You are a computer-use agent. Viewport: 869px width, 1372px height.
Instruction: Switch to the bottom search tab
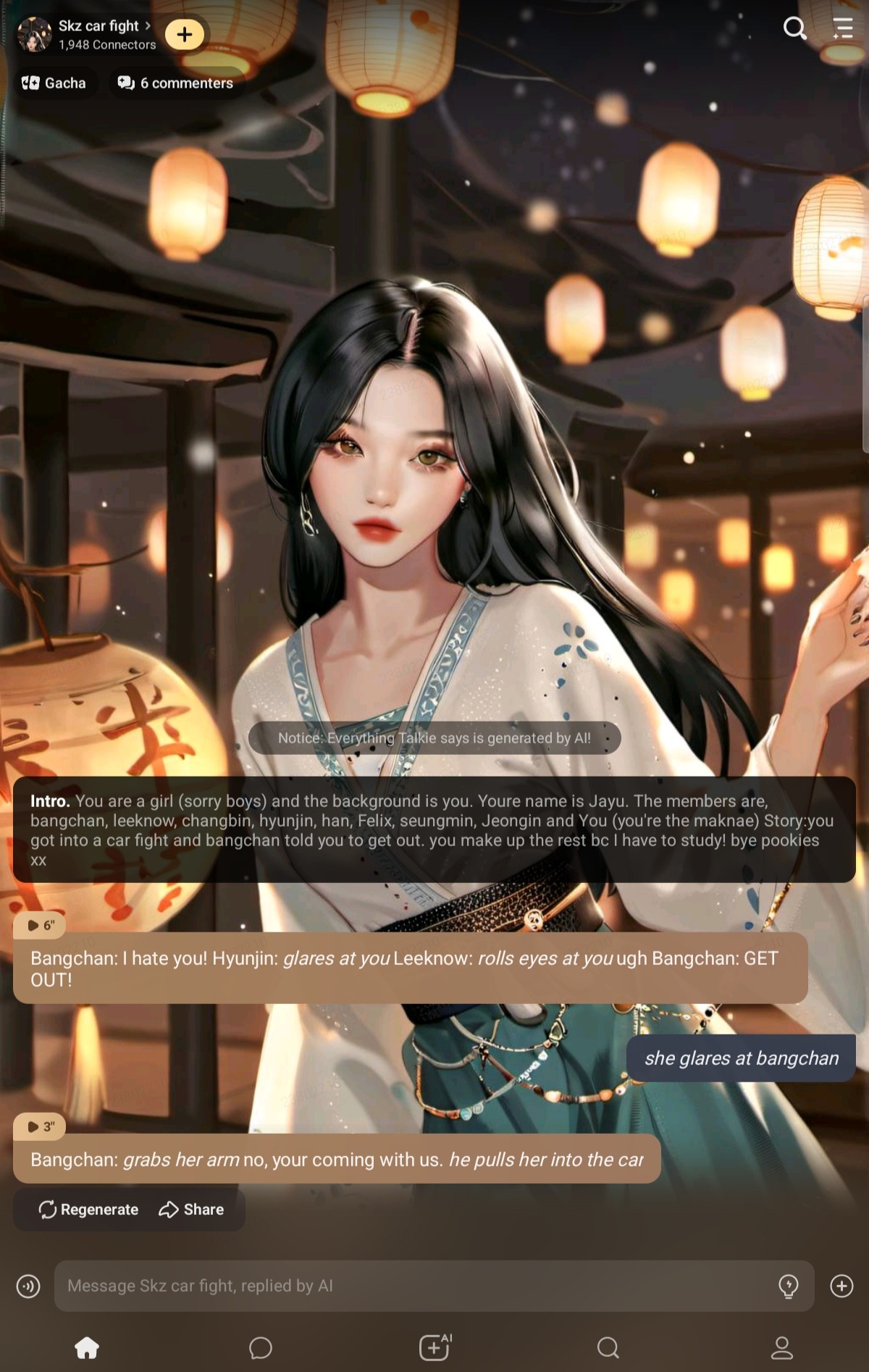[x=608, y=1347]
